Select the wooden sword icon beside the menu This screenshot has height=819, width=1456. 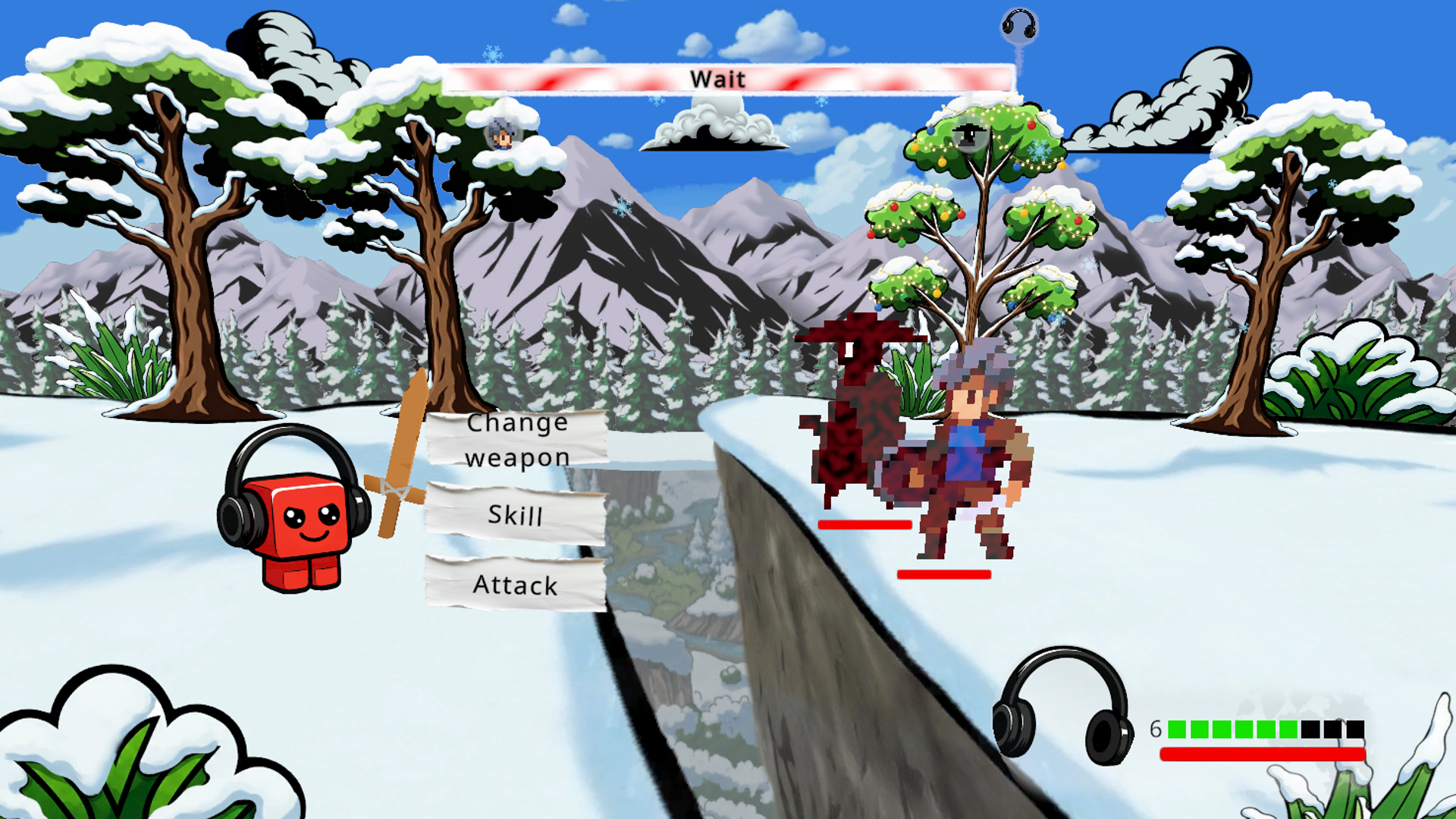(x=397, y=455)
